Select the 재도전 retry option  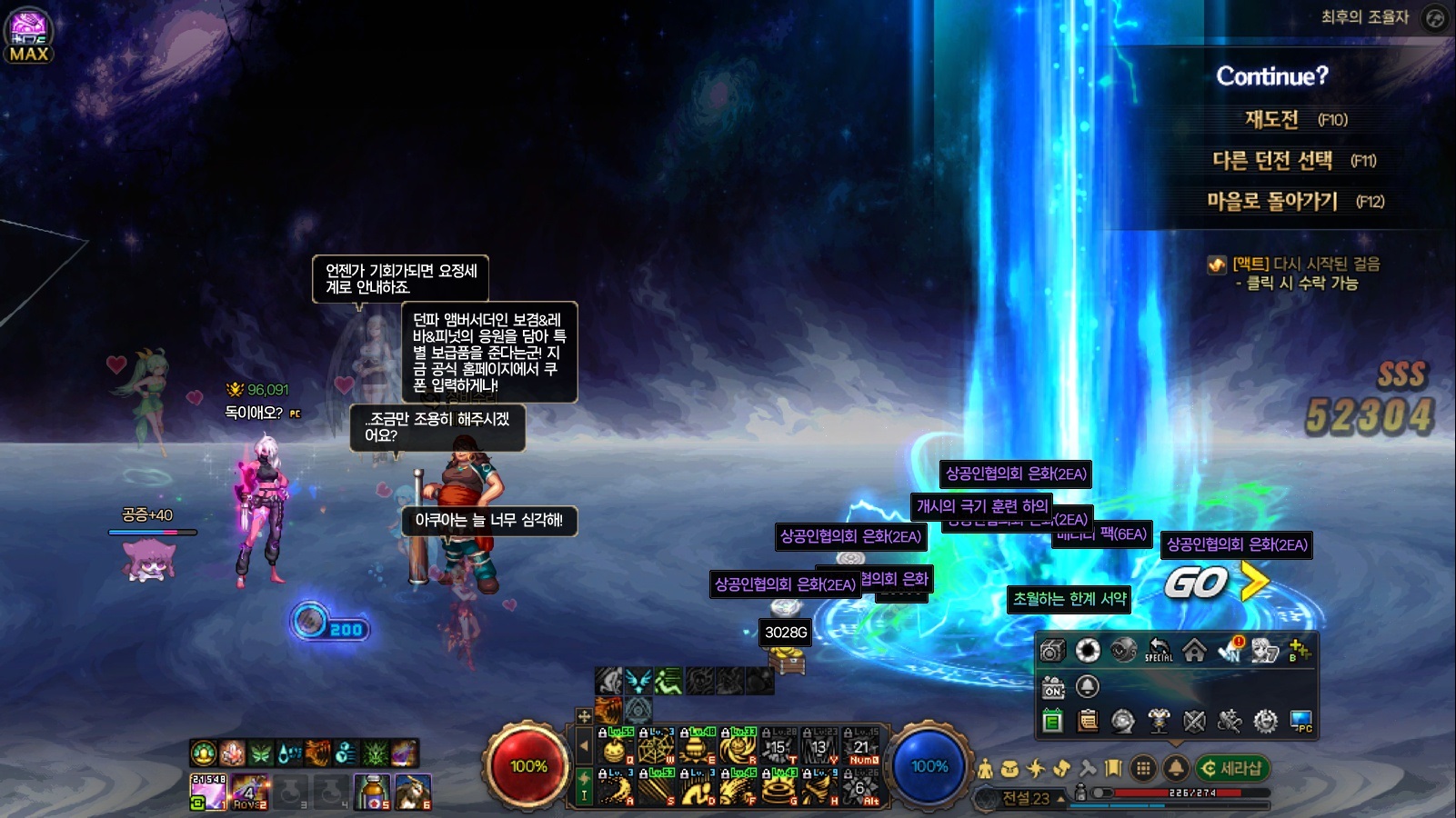point(1271,119)
